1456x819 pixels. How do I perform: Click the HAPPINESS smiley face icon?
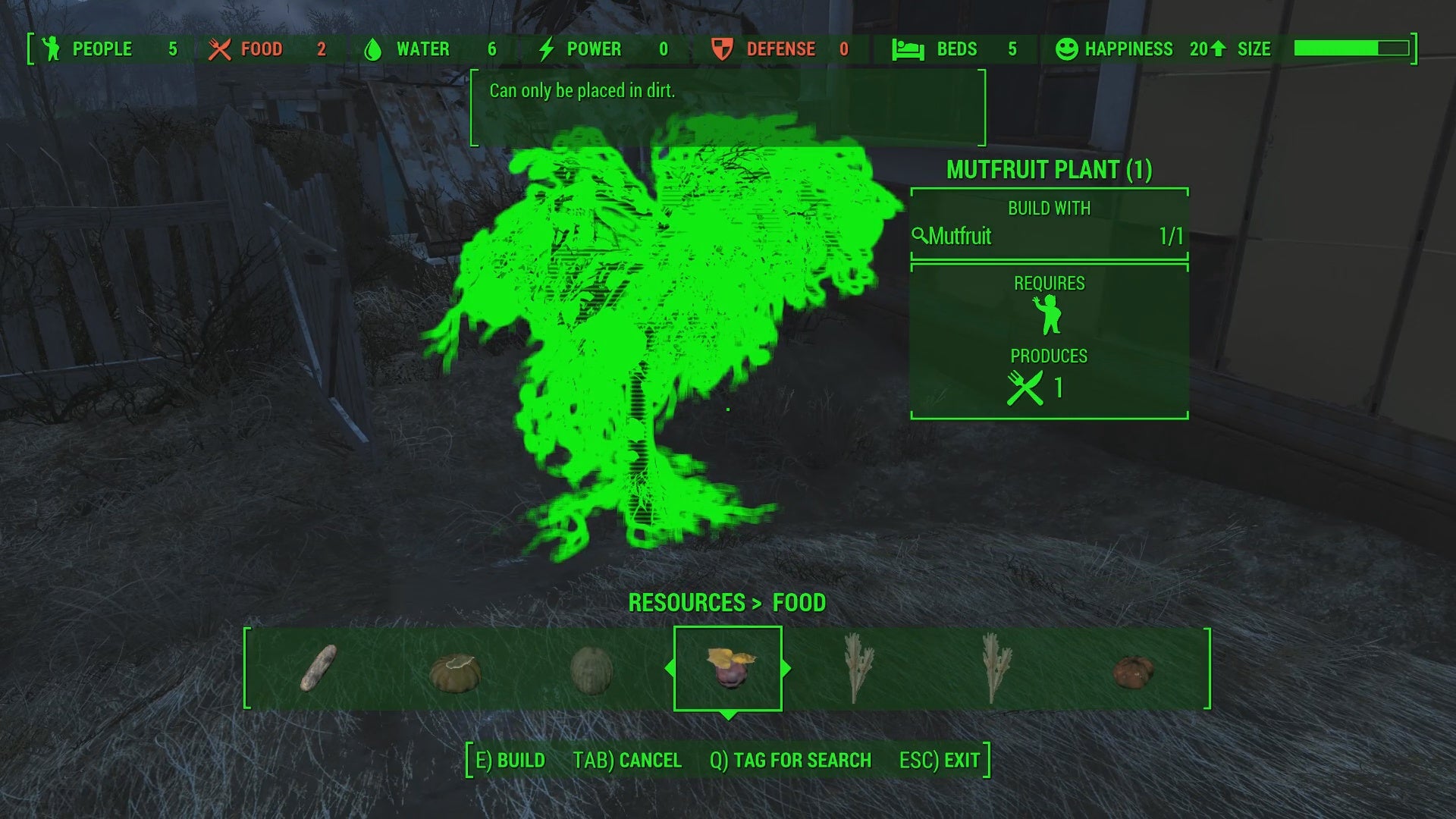(1067, 49)
